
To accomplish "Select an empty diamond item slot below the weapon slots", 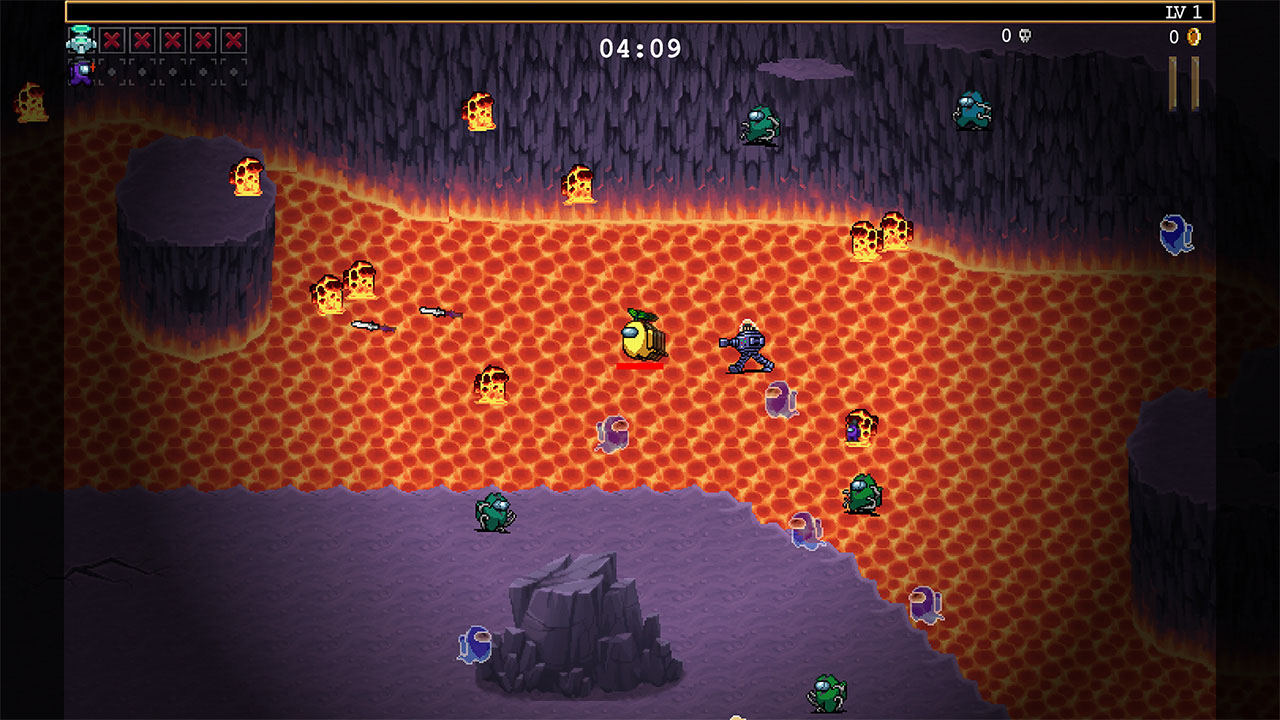I will pyautogui.click(x=112, y=72).
